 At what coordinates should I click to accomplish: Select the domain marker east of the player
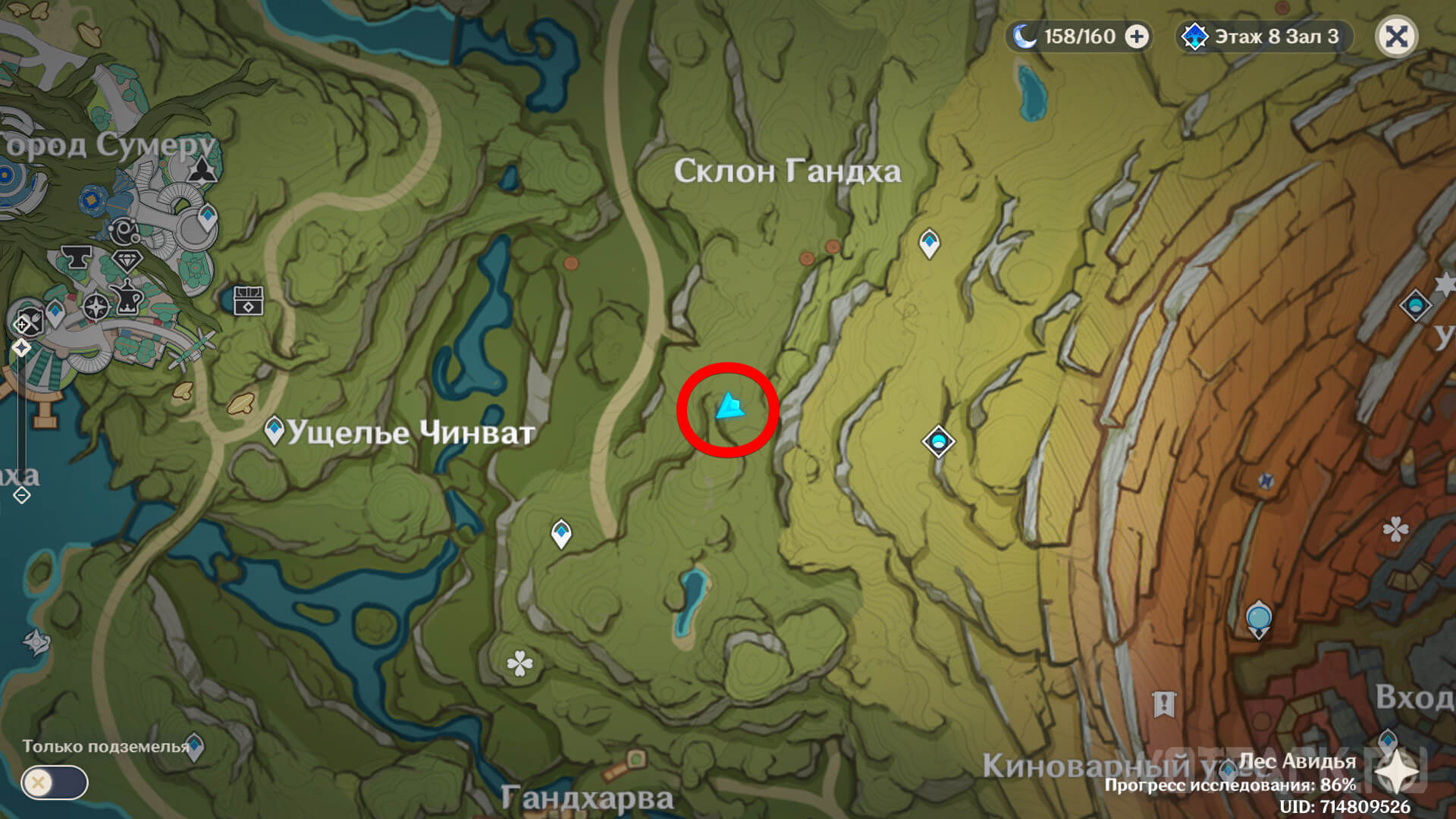point(938,441)
